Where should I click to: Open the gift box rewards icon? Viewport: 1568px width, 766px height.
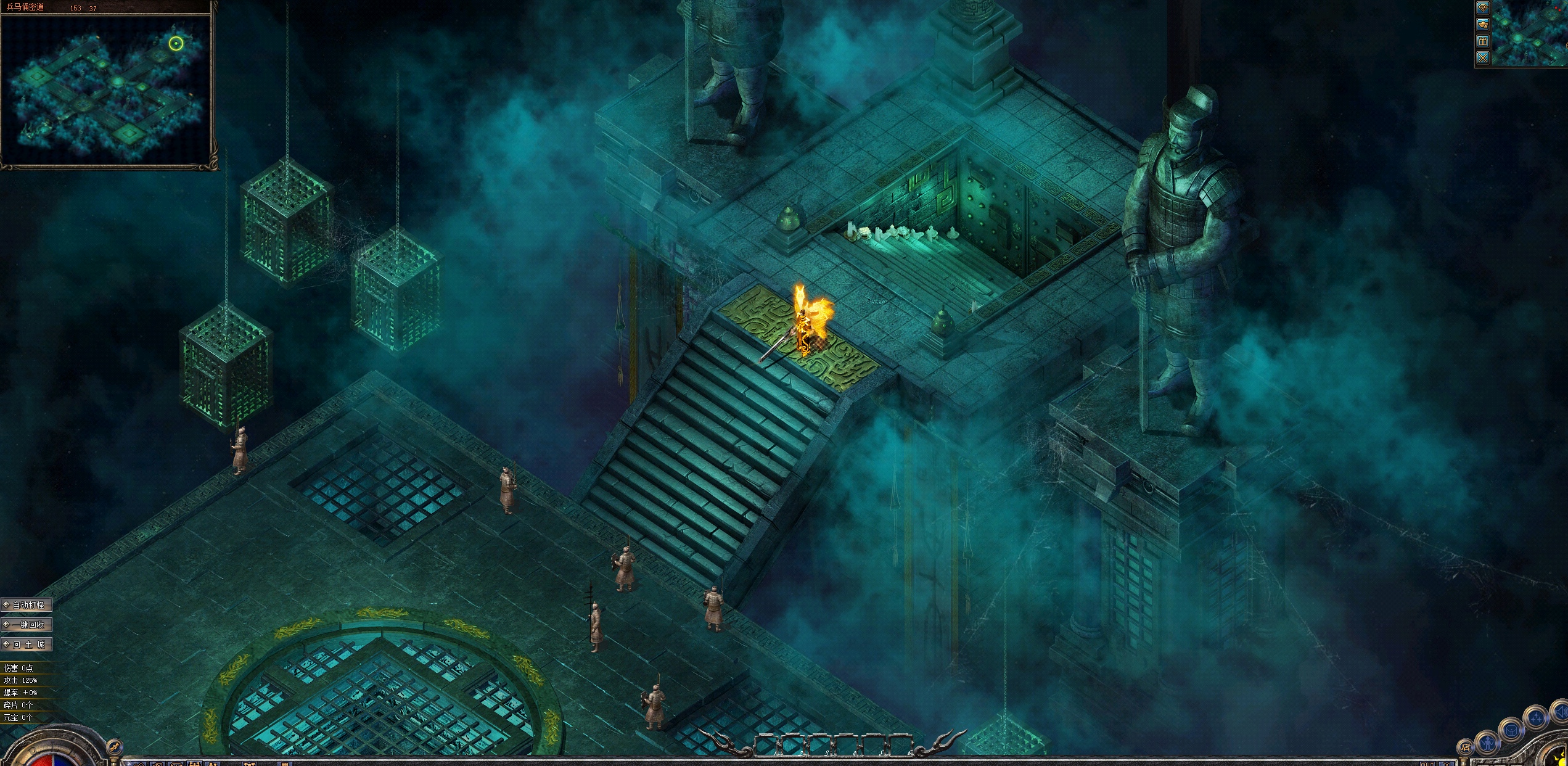tap(1483, 41)
